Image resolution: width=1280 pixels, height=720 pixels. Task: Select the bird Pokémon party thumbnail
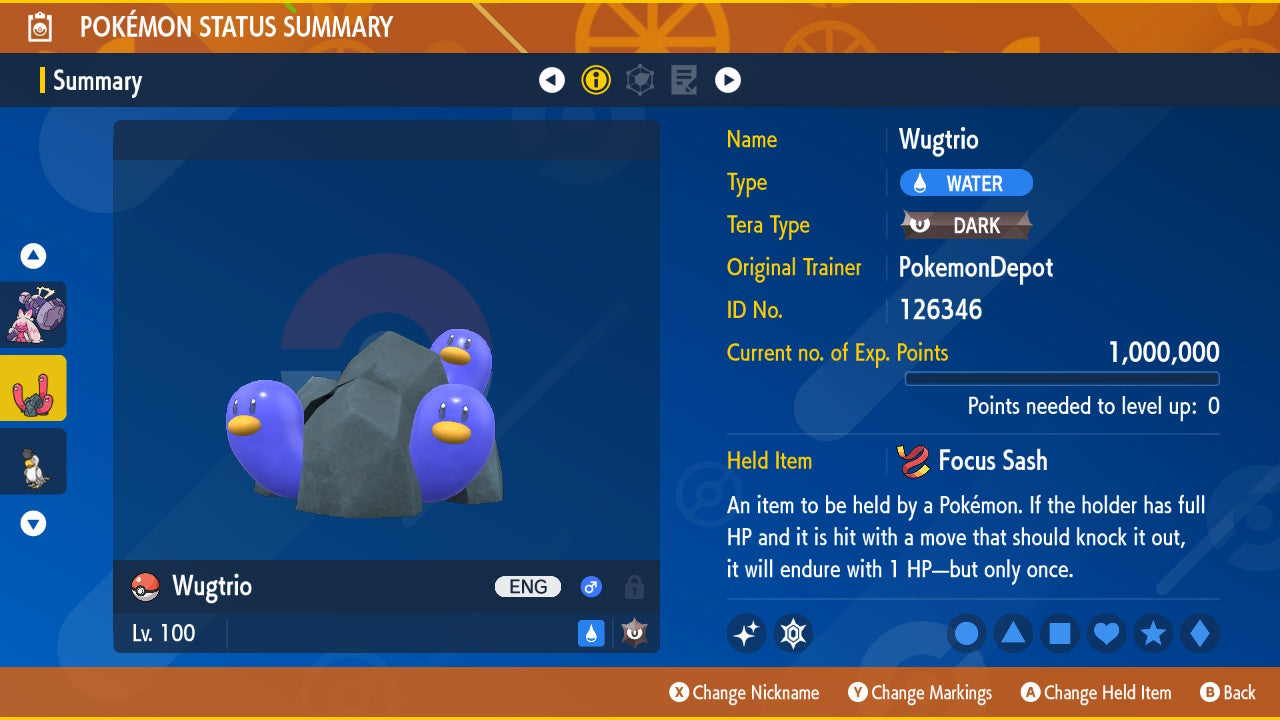coord(33,461)
